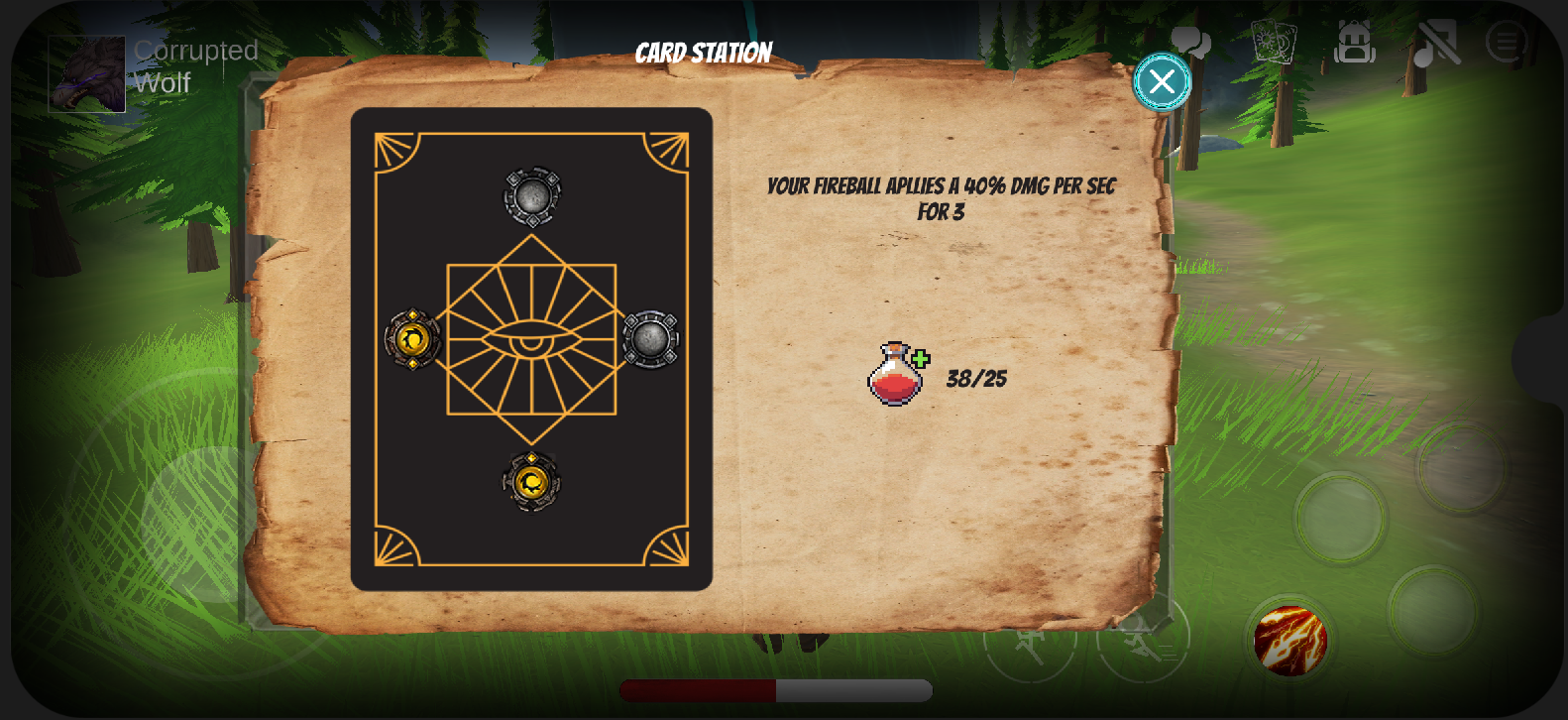Open the card deck icon
This screenshot has height=720, width=1568.
click(1273, 42)
